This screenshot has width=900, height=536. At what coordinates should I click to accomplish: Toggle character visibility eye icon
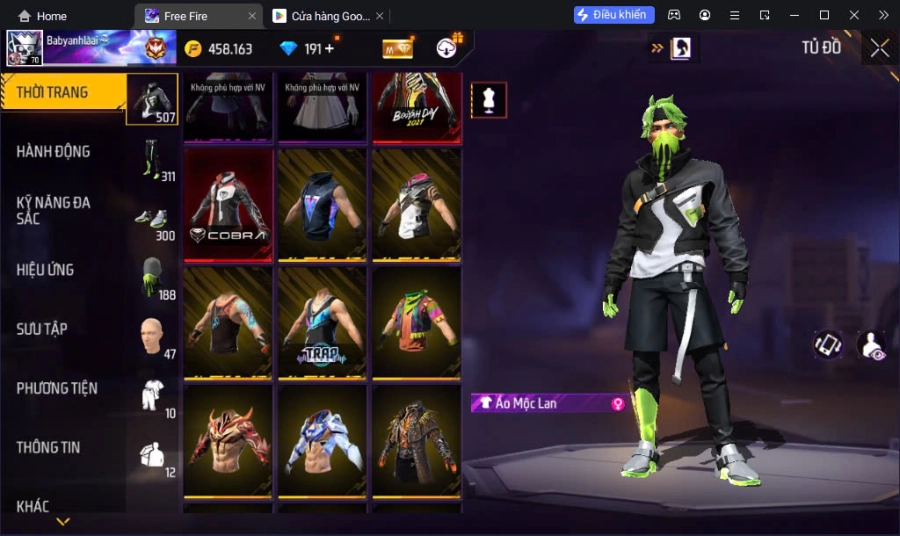click(871, 345)
